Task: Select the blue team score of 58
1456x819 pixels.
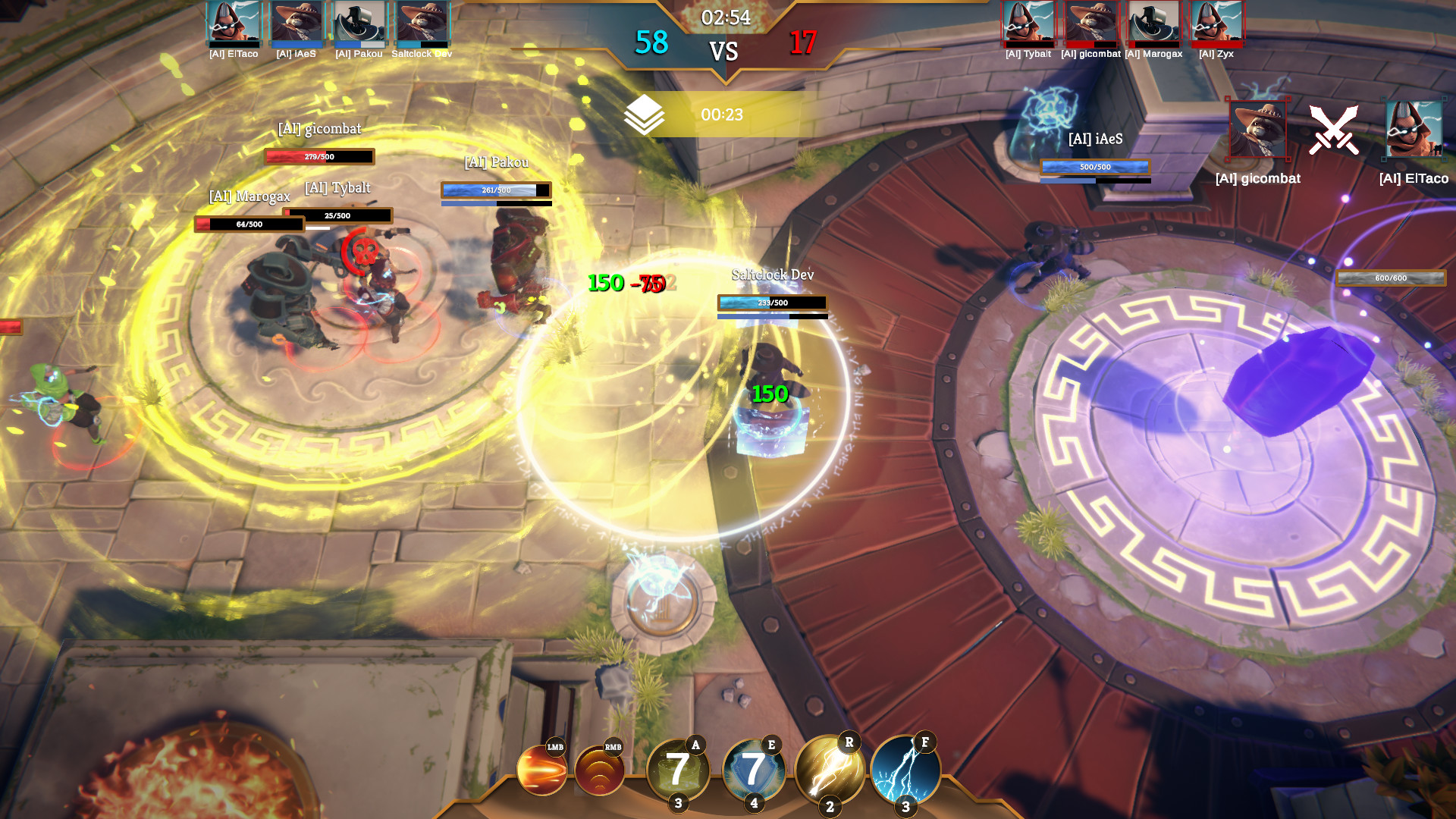Action: pyautogui.click(x=654, y=45)
